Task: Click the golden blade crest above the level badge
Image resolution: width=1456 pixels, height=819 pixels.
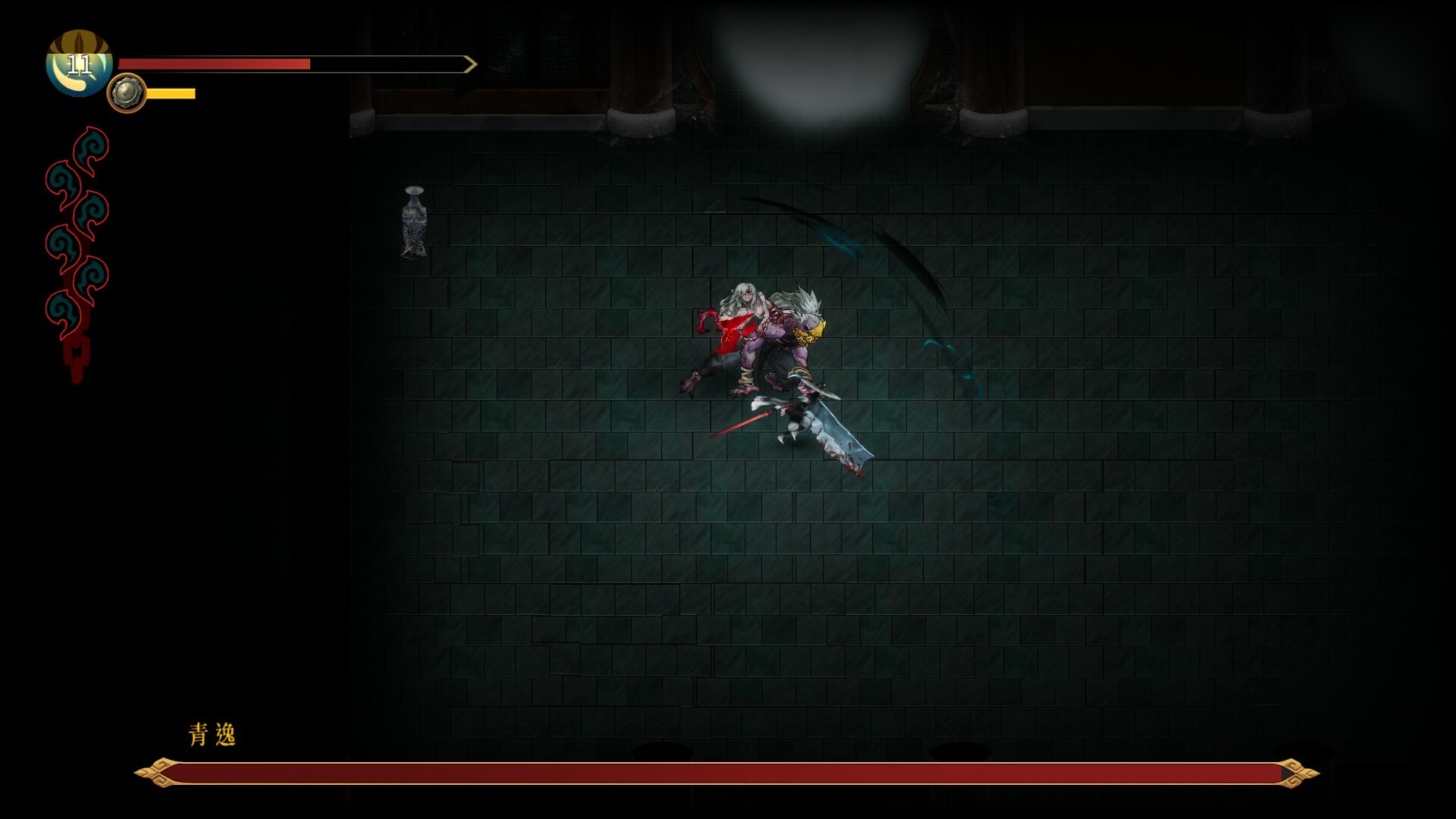Action: [x=80, y=42]
